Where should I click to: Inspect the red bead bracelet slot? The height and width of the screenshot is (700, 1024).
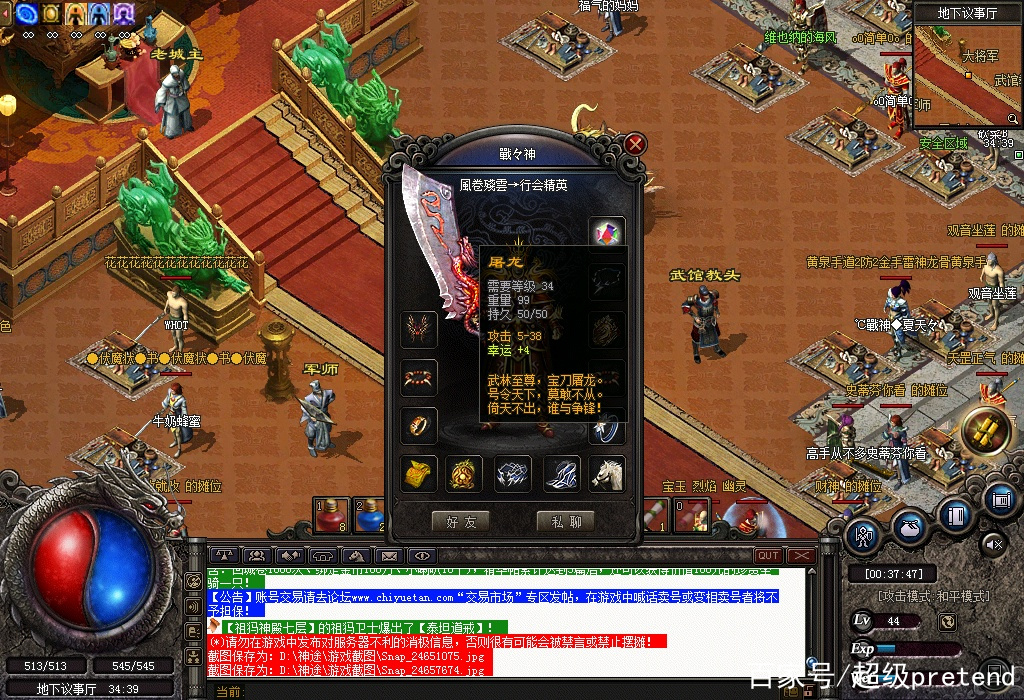(x=419, y=377)
